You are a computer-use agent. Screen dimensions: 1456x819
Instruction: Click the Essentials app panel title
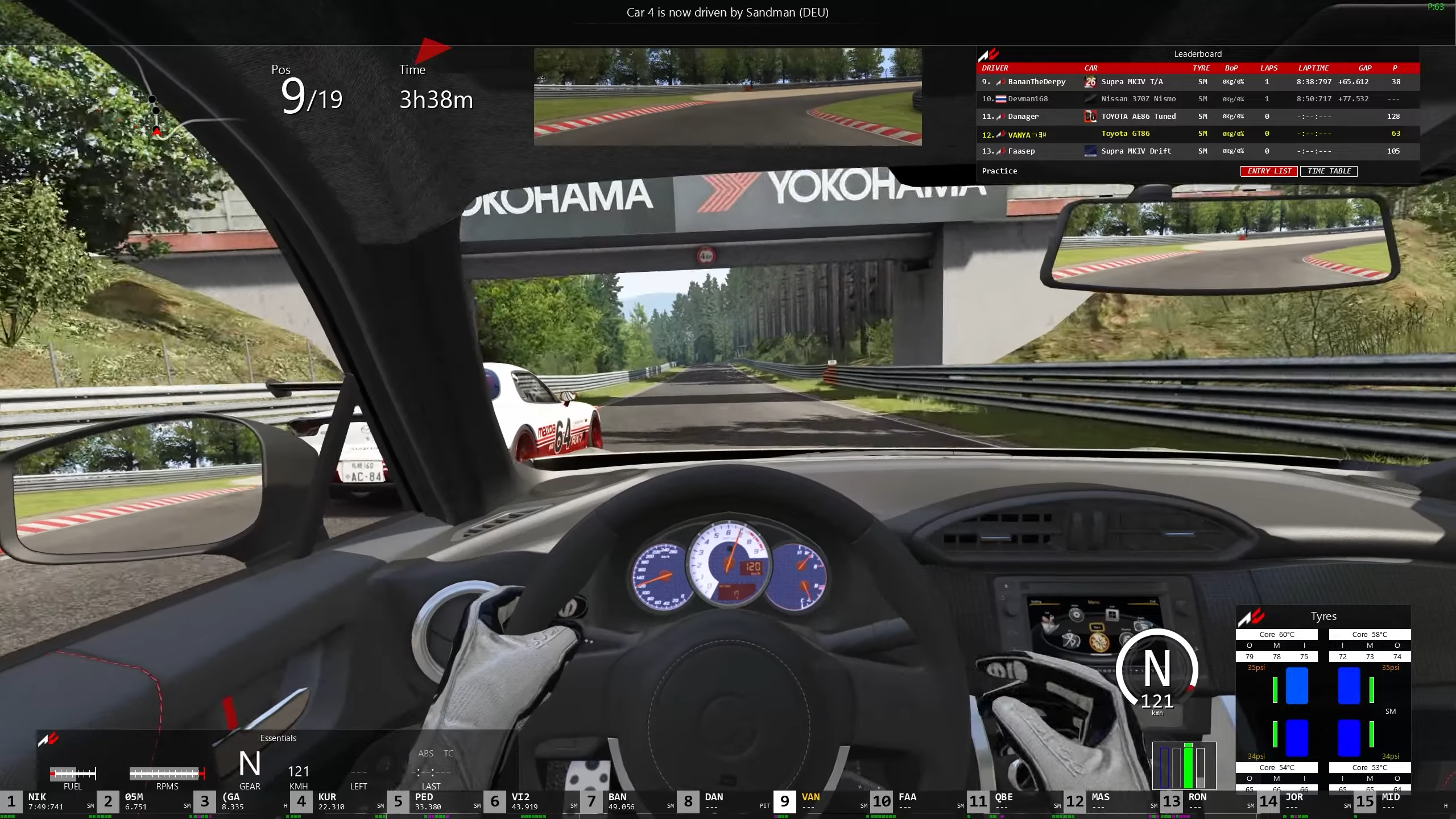tap(278, 738)
